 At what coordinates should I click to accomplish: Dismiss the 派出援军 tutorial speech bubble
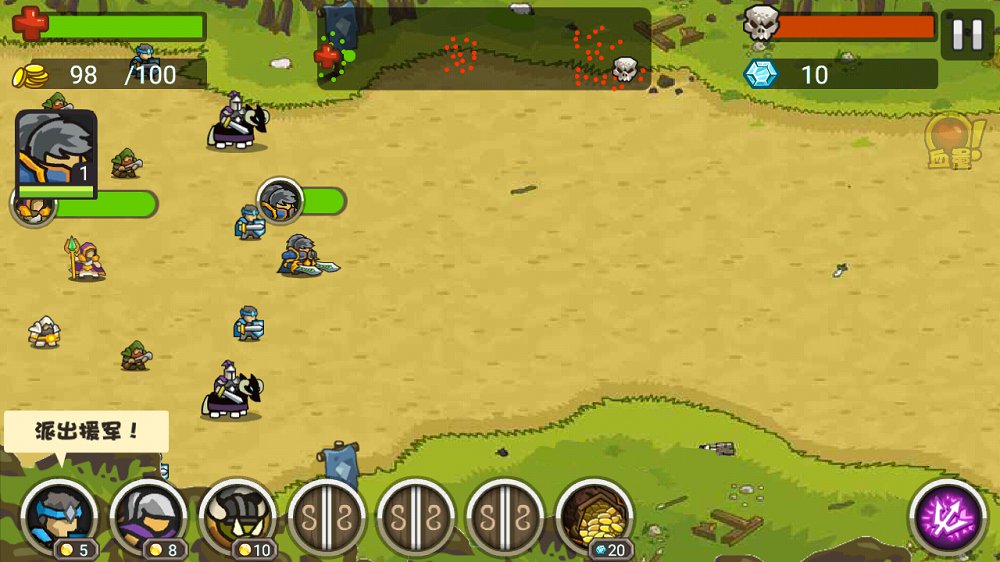pos(86,432)
